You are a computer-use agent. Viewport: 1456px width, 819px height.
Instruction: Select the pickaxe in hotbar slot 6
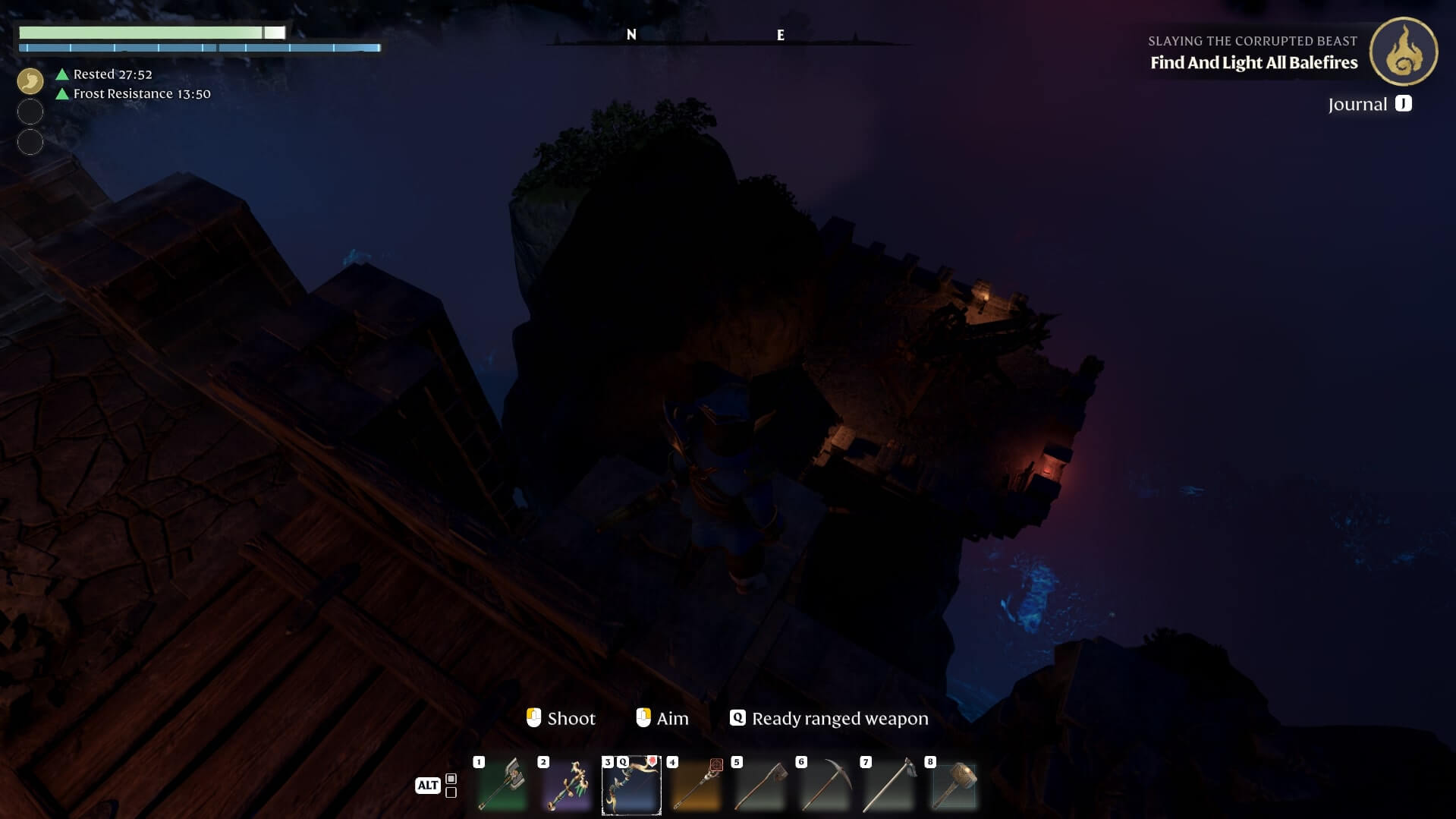825,785
